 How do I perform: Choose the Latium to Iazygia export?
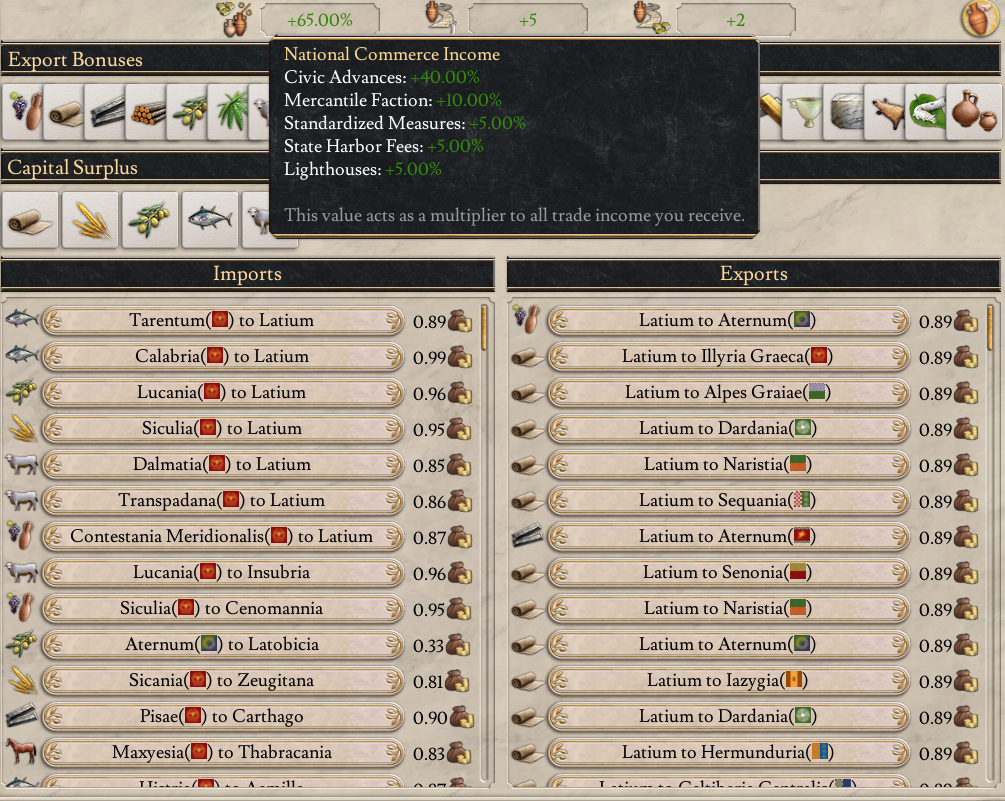(x=727, y=680)
